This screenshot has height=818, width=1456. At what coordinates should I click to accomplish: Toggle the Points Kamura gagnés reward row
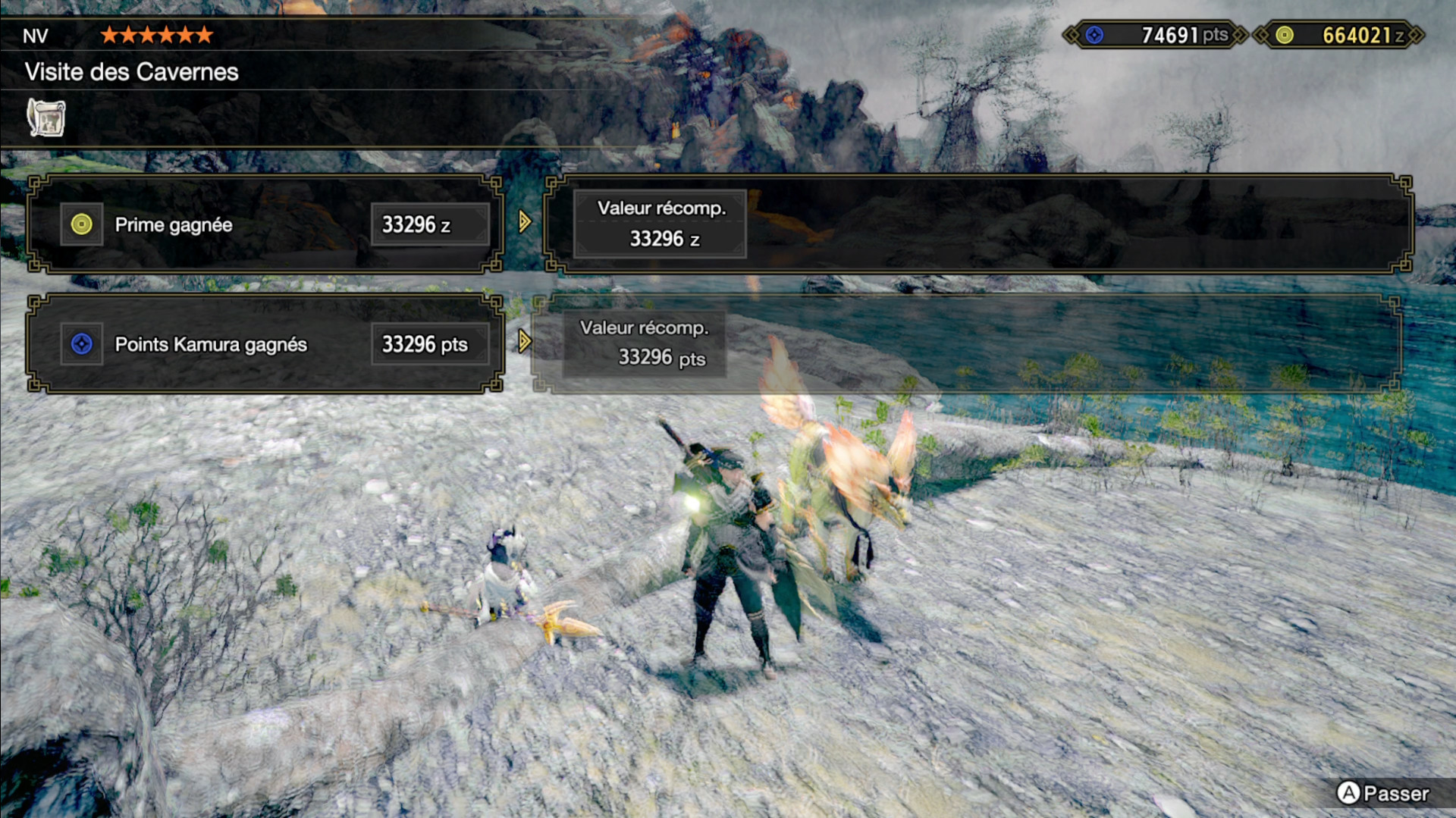click(264, 345)
